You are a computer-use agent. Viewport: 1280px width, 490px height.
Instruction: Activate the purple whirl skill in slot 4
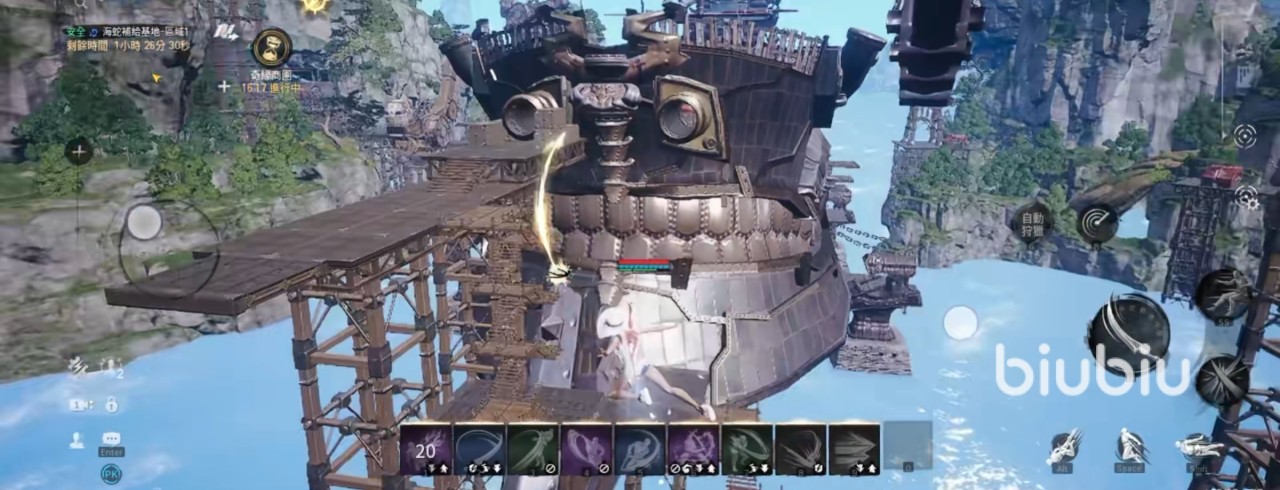coord(586,448)
